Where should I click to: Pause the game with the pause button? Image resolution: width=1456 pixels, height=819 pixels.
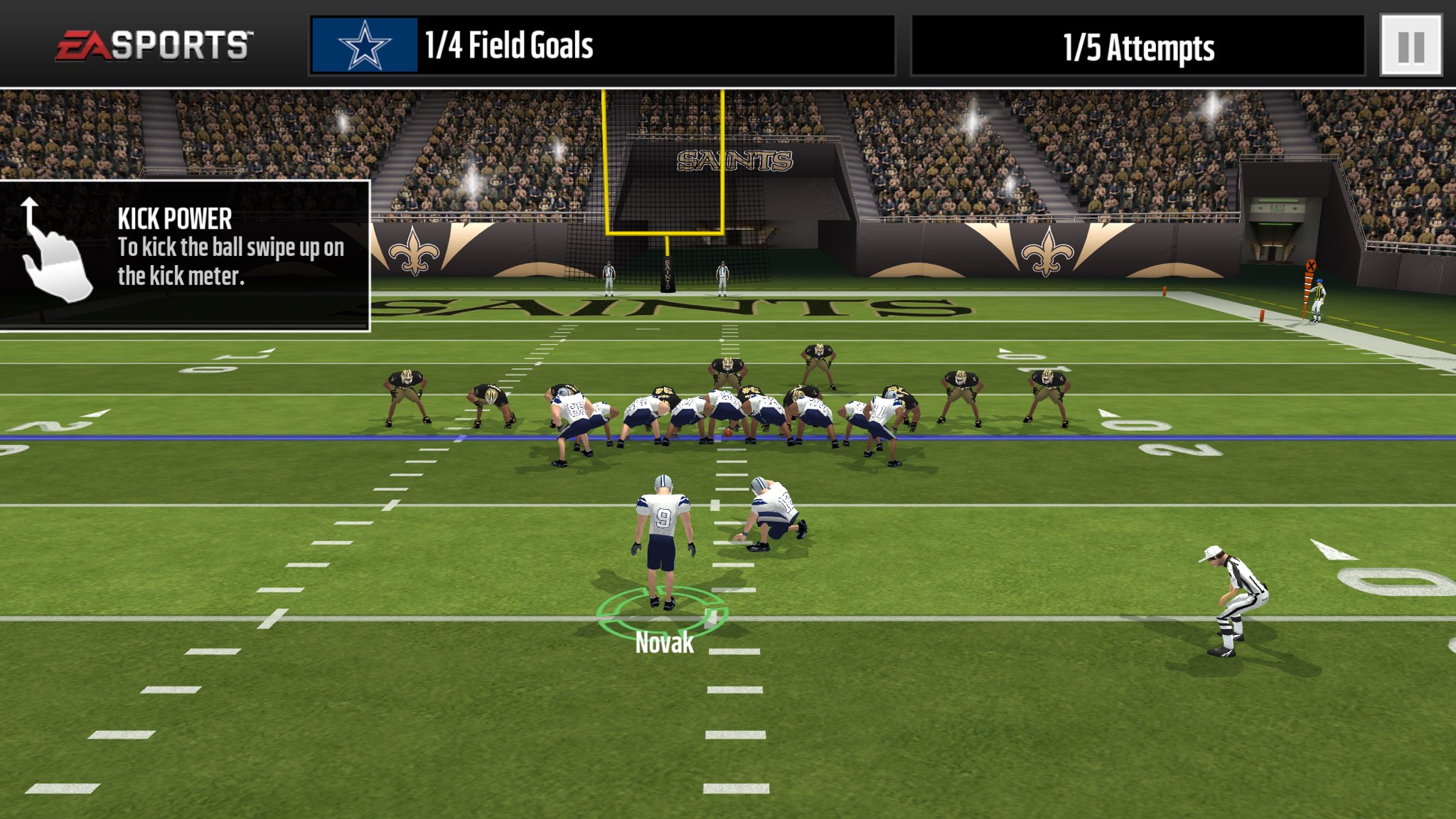click(x=1410, y=45)
